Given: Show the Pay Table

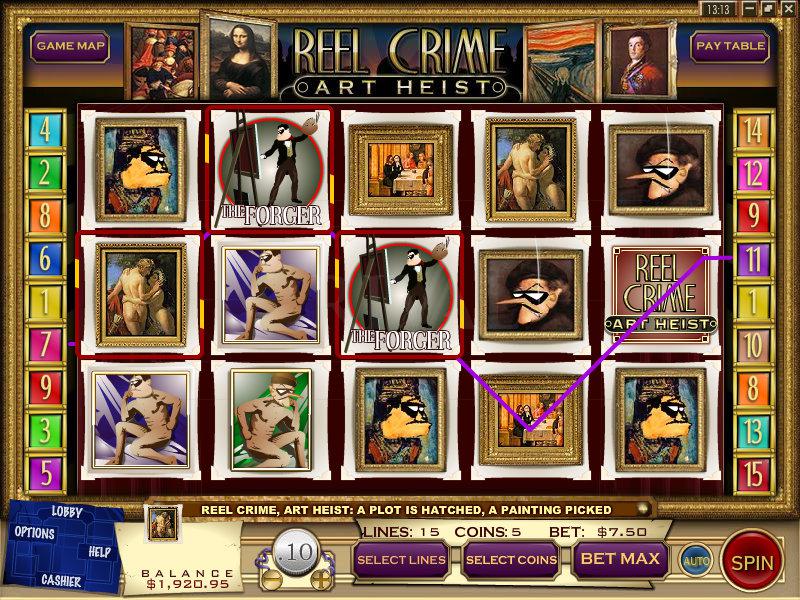Looking at the screenshot, I should pyautogui.click(x=731, y=46).
